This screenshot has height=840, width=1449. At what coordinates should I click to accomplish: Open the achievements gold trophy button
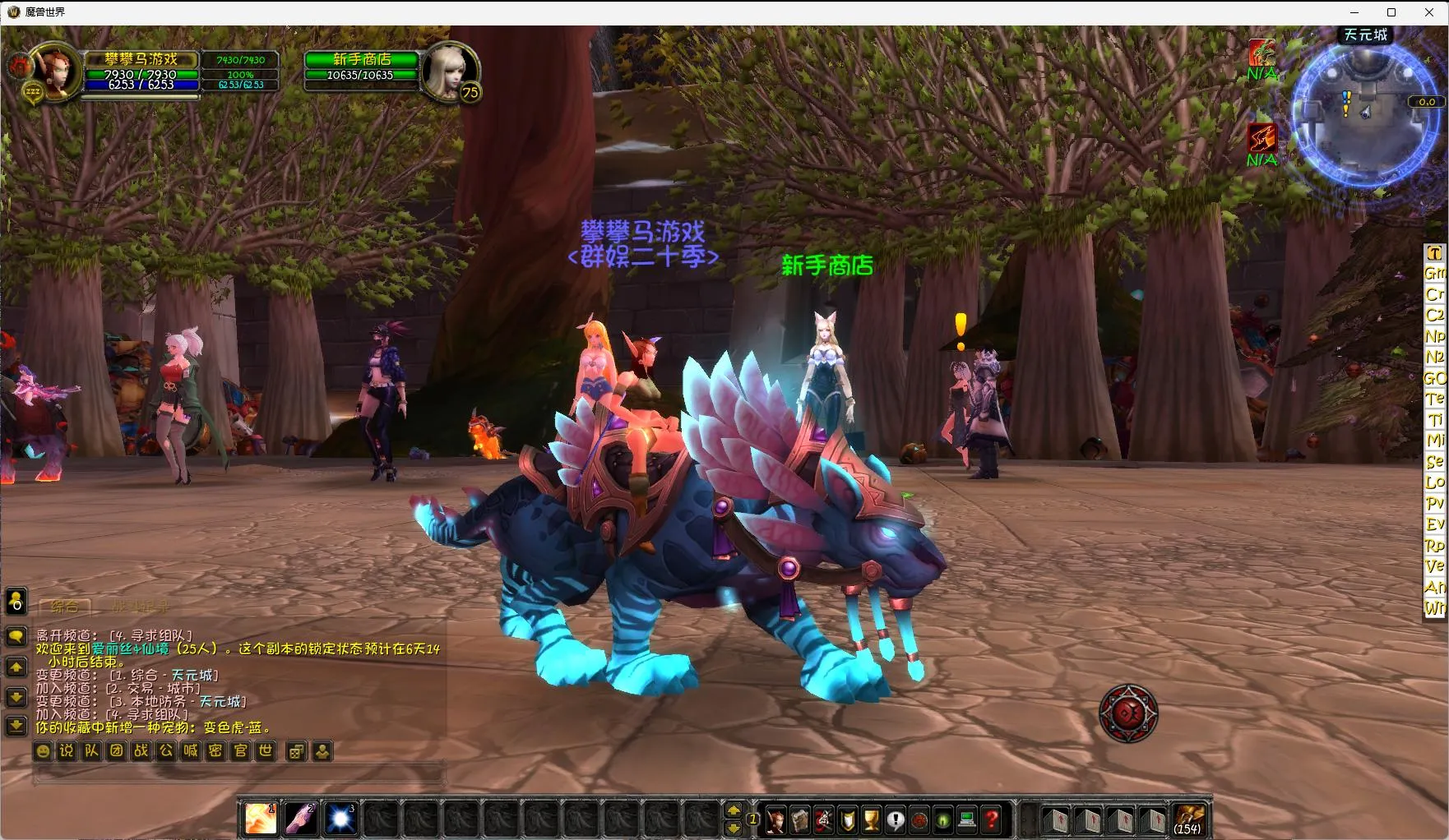(x=872, y=819)
